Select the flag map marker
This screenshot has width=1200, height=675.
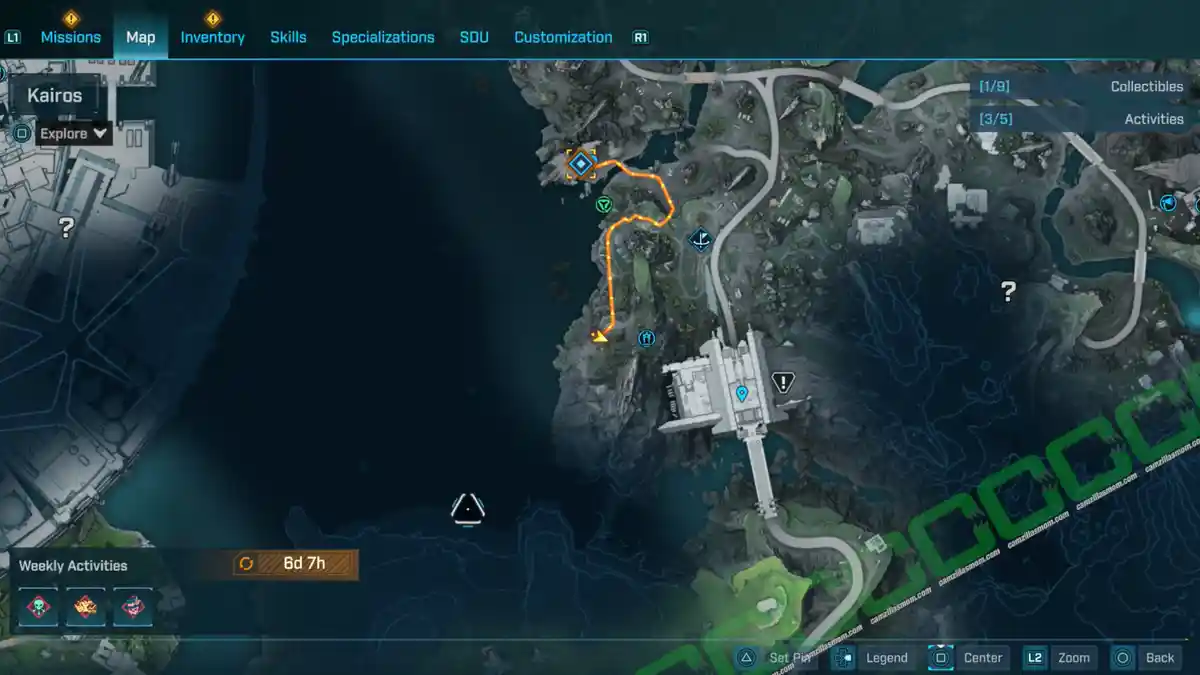click(1168, 203)
